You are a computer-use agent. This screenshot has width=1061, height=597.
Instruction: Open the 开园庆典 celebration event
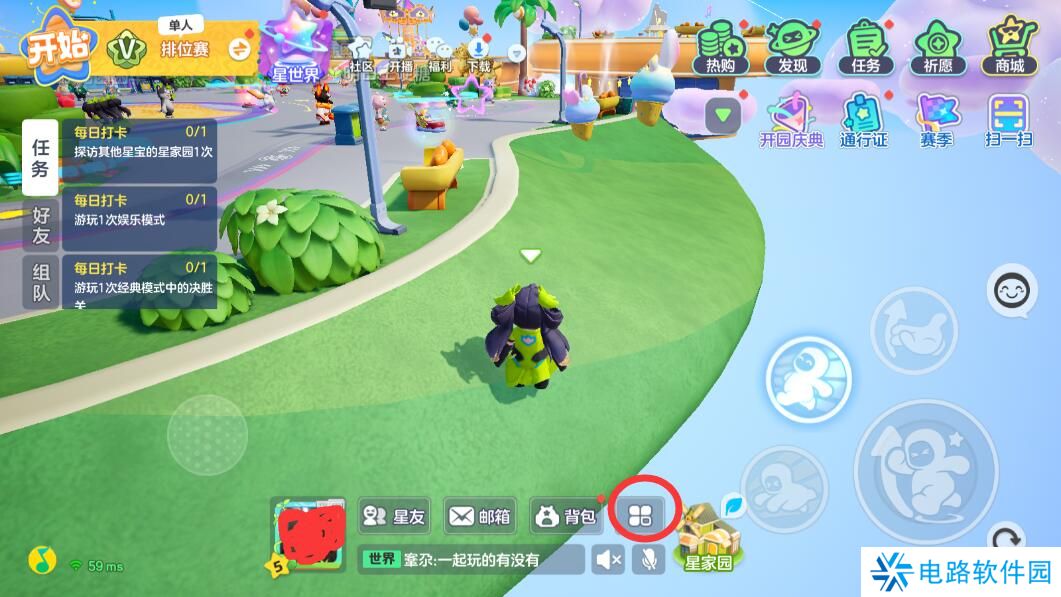coord(791,120)
